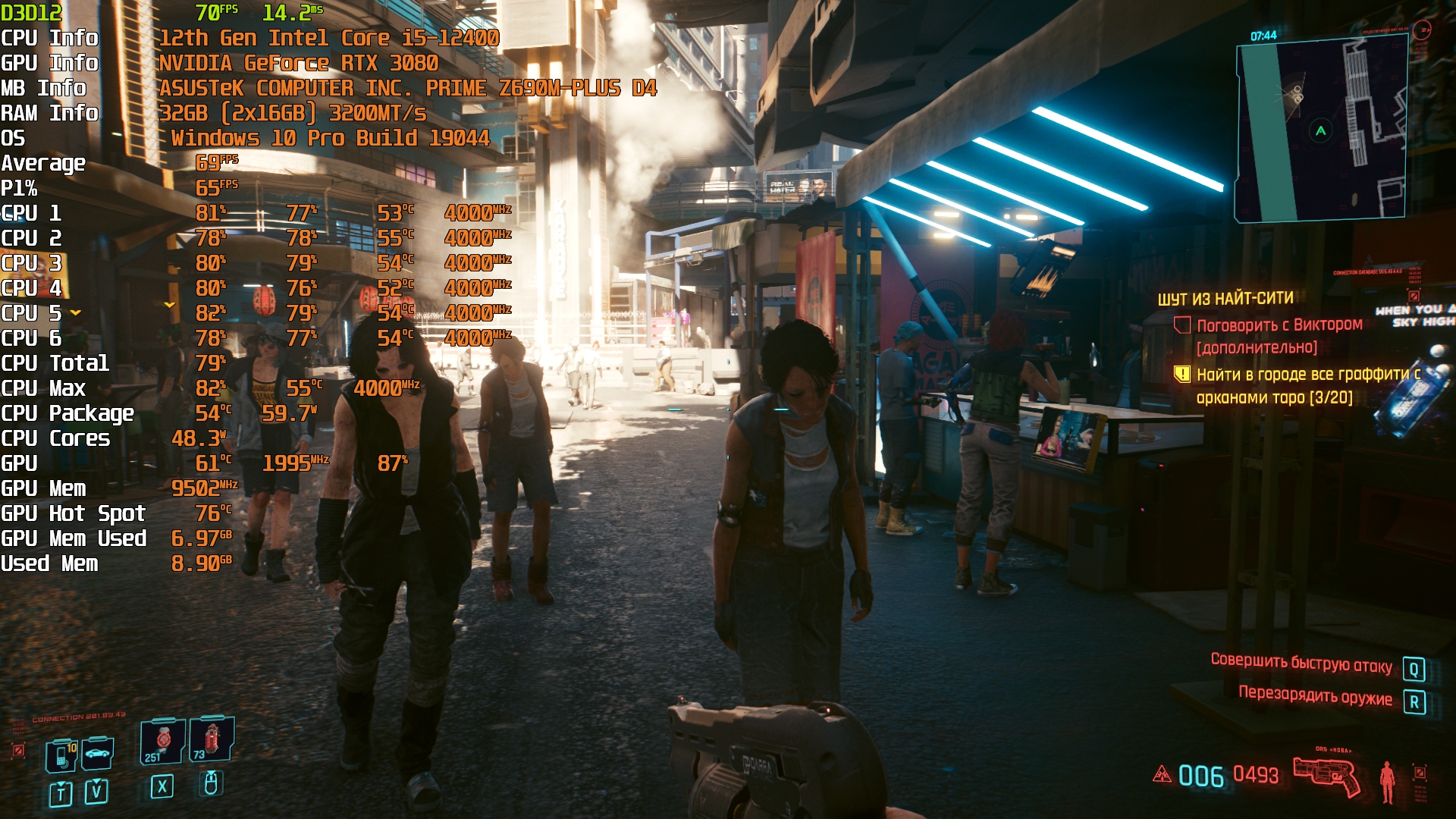The height and width of the screenshot is (819, 1456).
Task: Click the vehicle call car icon
Action: [98, 753]
